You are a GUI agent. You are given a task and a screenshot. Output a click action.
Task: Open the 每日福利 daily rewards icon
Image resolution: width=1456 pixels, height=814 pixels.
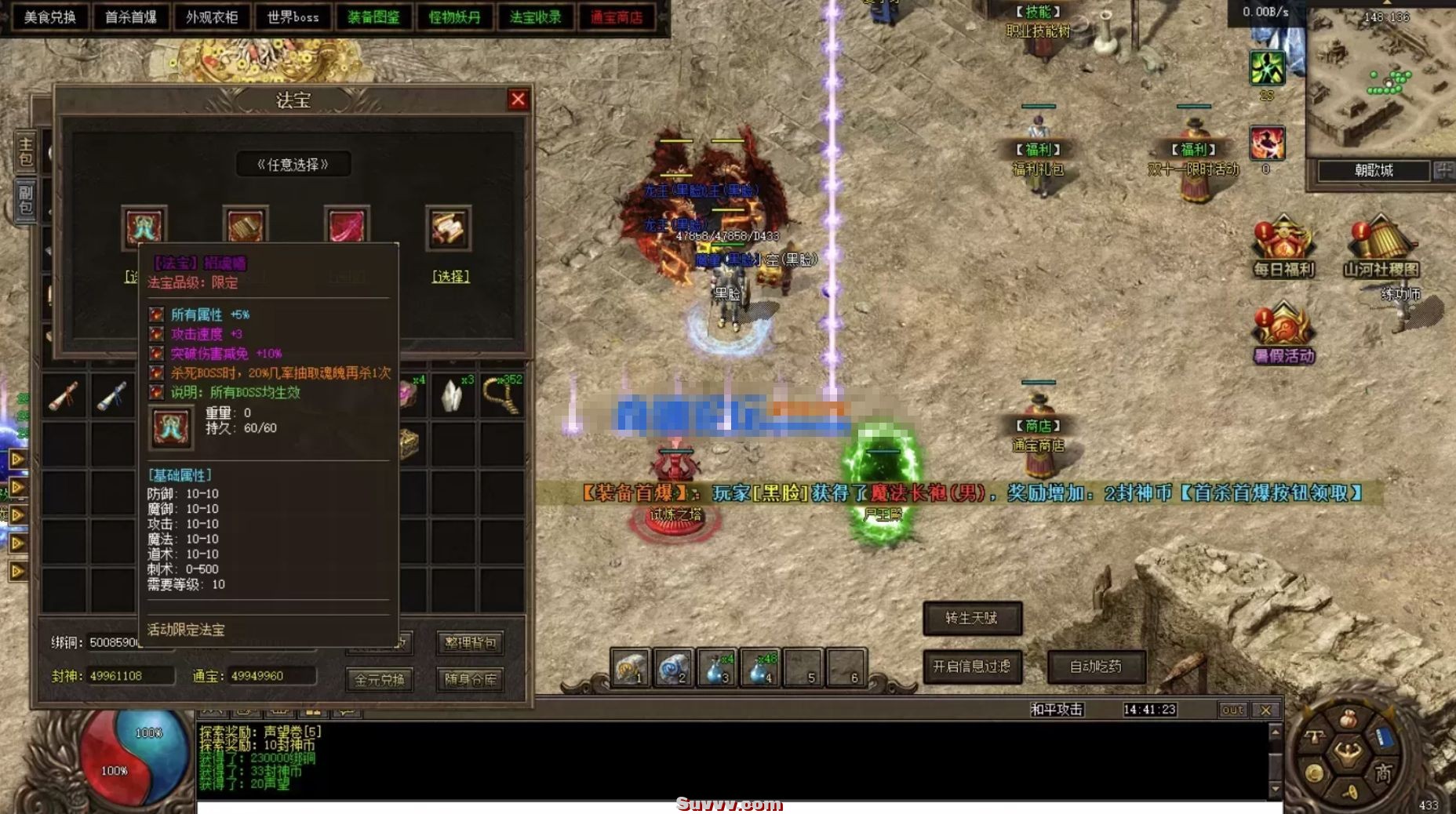point(1283,246)
